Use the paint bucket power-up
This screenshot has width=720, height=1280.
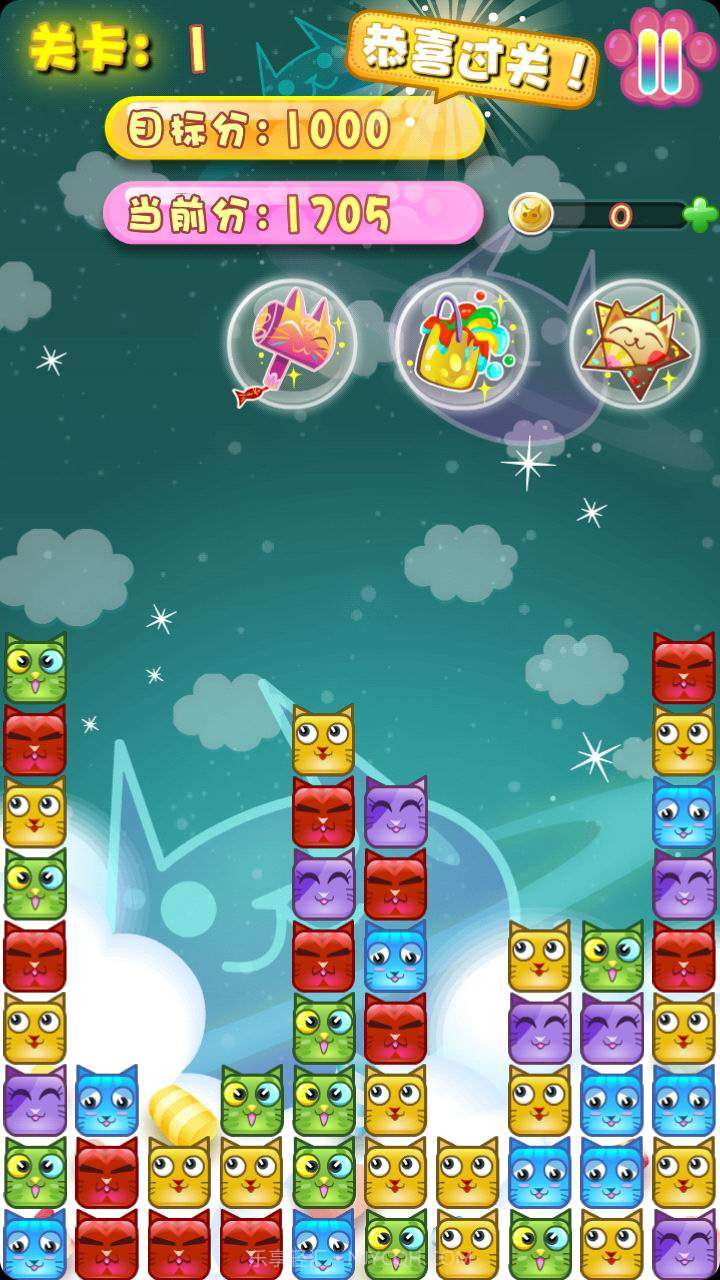459,345
